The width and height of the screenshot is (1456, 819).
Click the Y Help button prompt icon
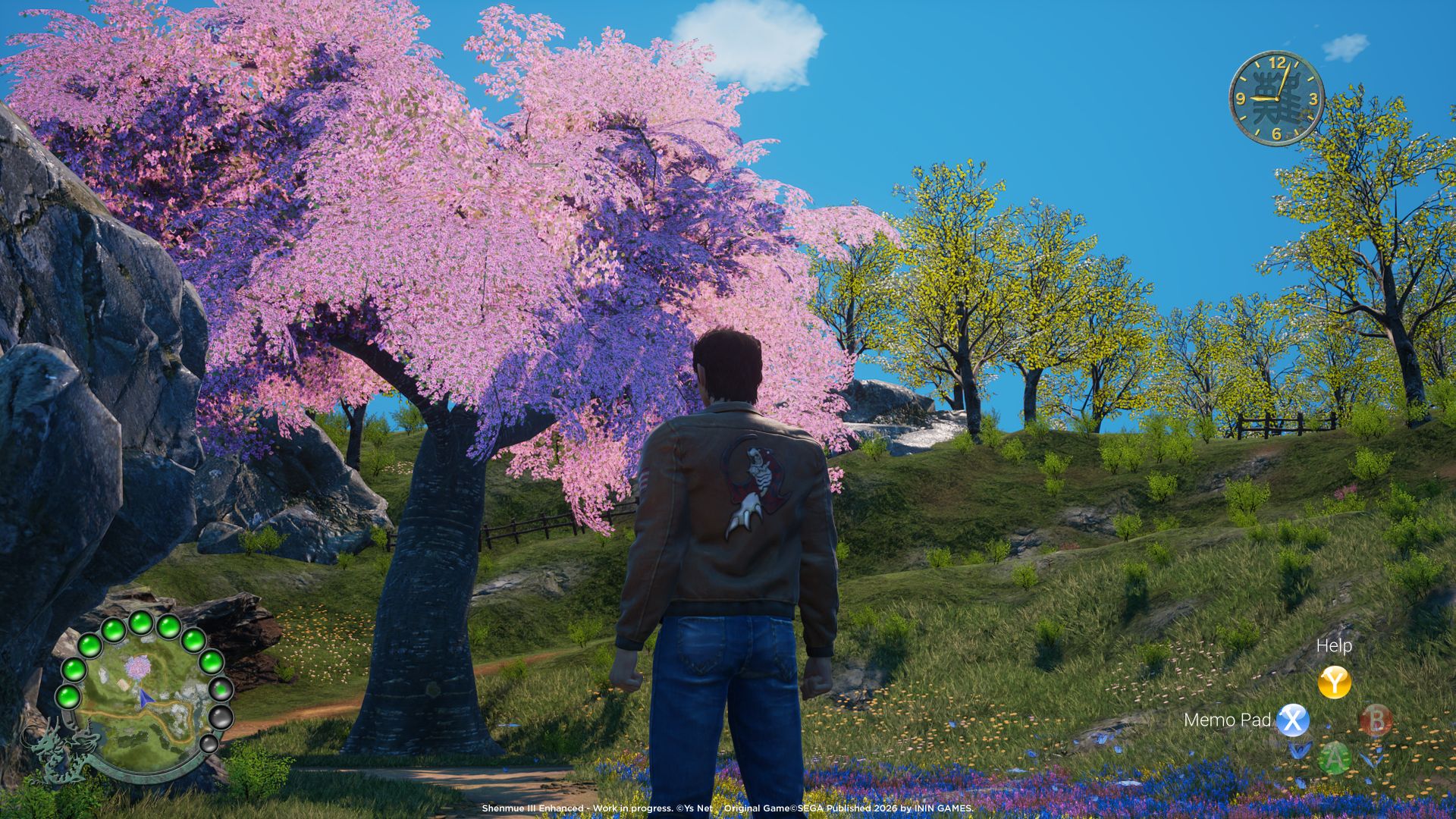[1335, 682]
